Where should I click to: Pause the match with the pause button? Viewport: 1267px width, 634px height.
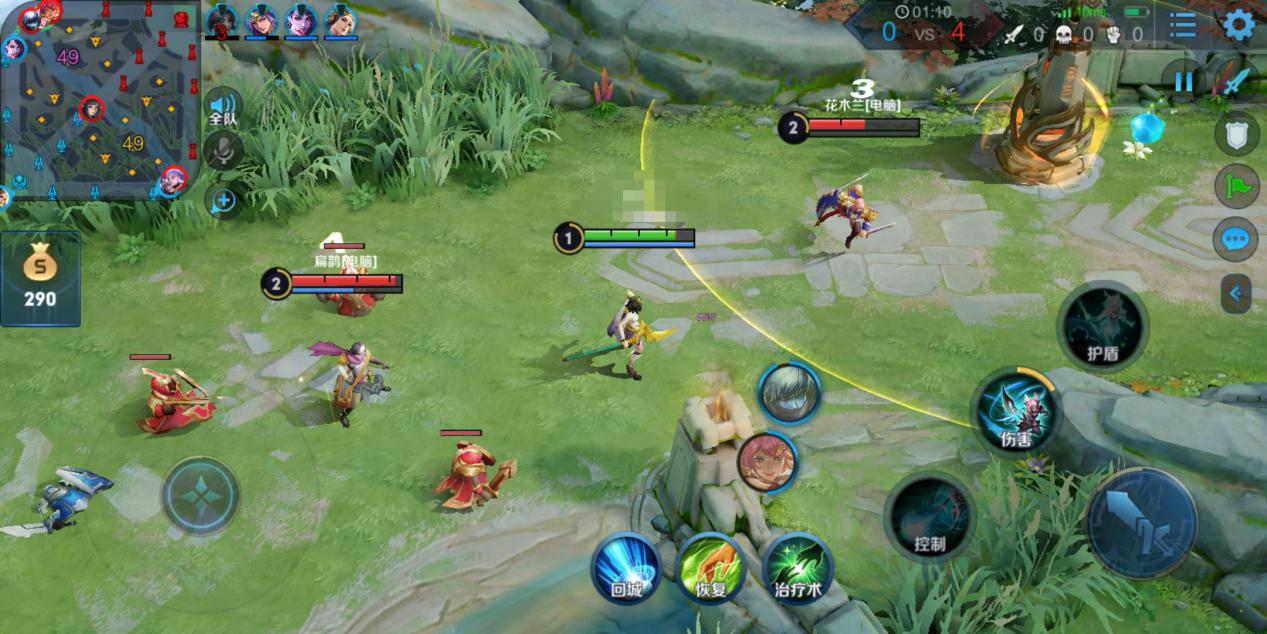tap(1184, 80)
